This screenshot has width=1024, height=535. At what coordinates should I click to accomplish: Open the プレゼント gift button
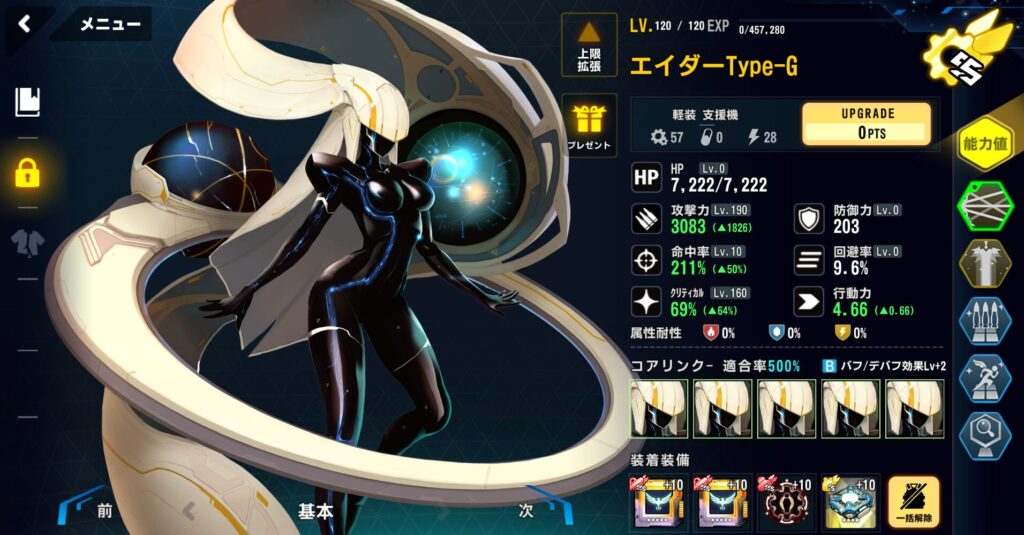589,127
